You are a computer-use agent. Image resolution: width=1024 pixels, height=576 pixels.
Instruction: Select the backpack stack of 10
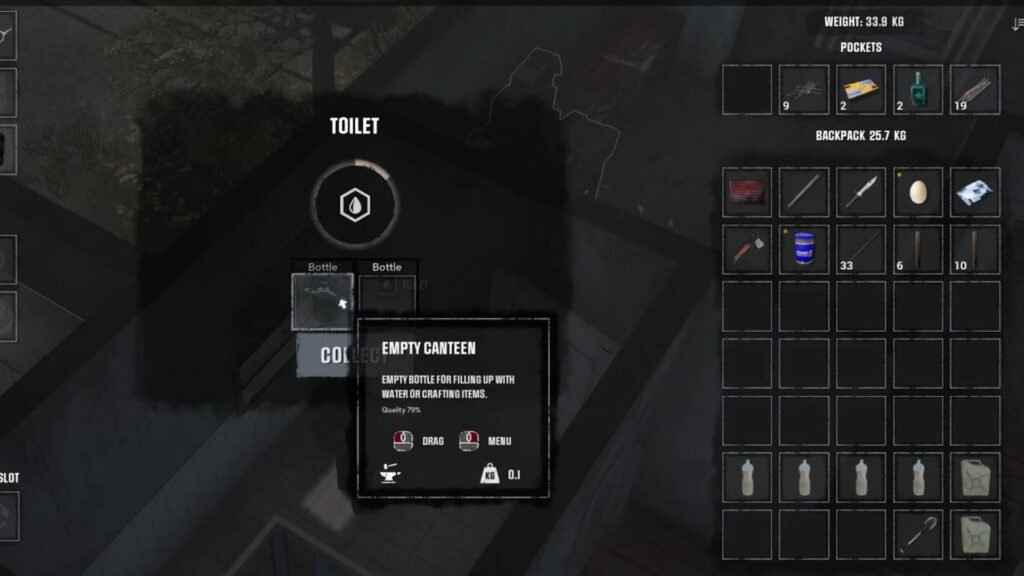pos(975,250)
